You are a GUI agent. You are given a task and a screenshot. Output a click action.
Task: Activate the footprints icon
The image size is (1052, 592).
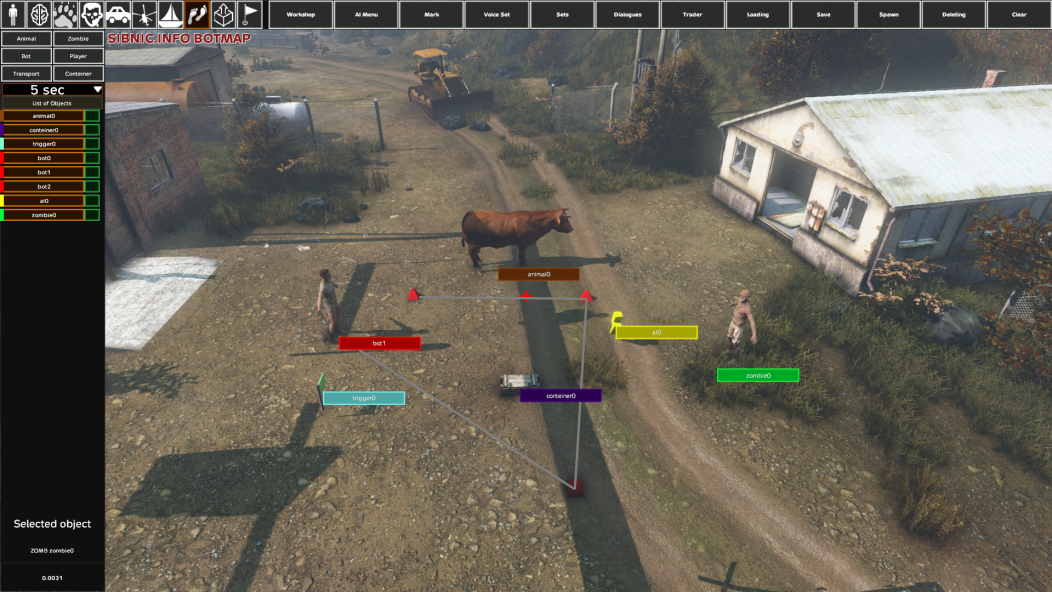197,14
